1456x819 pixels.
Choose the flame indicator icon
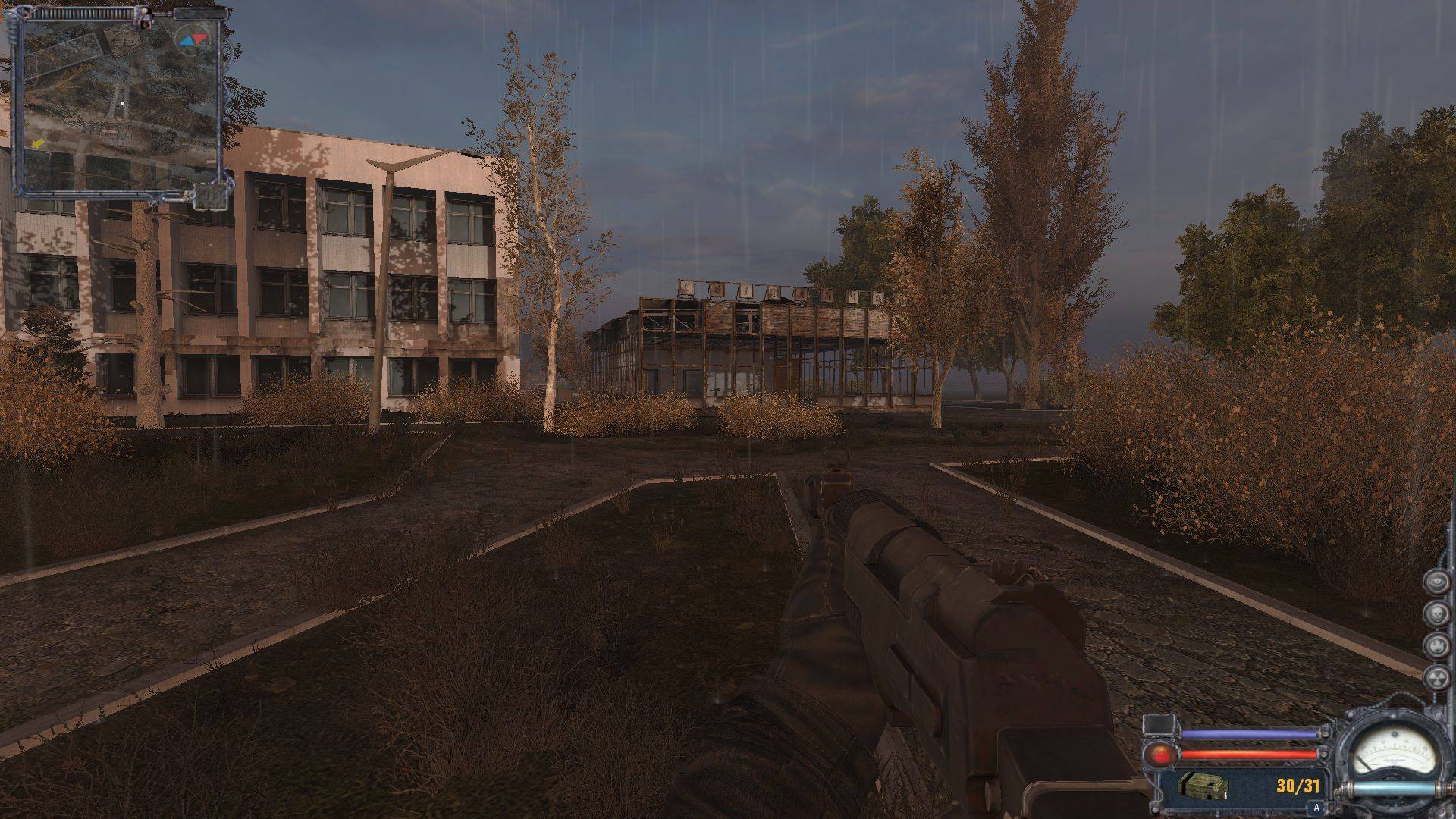click(1436, 646)
